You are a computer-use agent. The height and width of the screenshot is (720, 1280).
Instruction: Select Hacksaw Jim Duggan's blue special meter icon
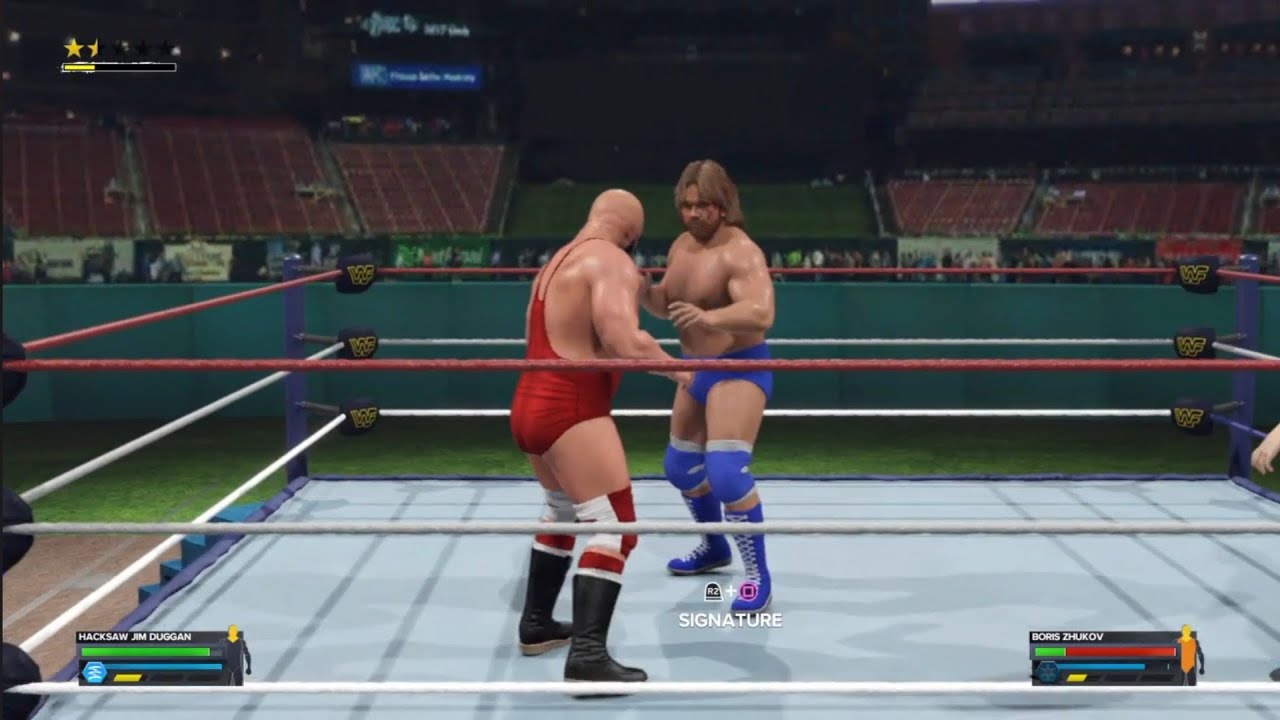(x=96, y=670)
